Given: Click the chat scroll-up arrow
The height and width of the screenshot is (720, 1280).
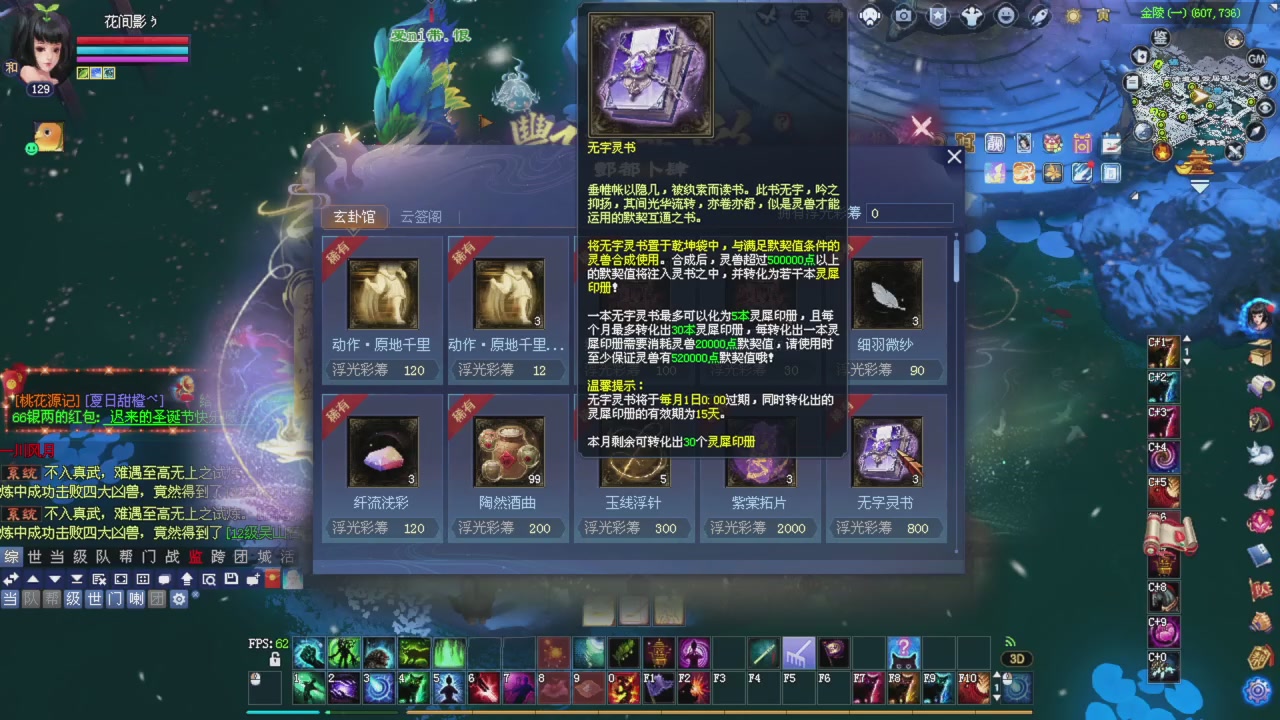Looking at the screenshot, I should (33, 577).
